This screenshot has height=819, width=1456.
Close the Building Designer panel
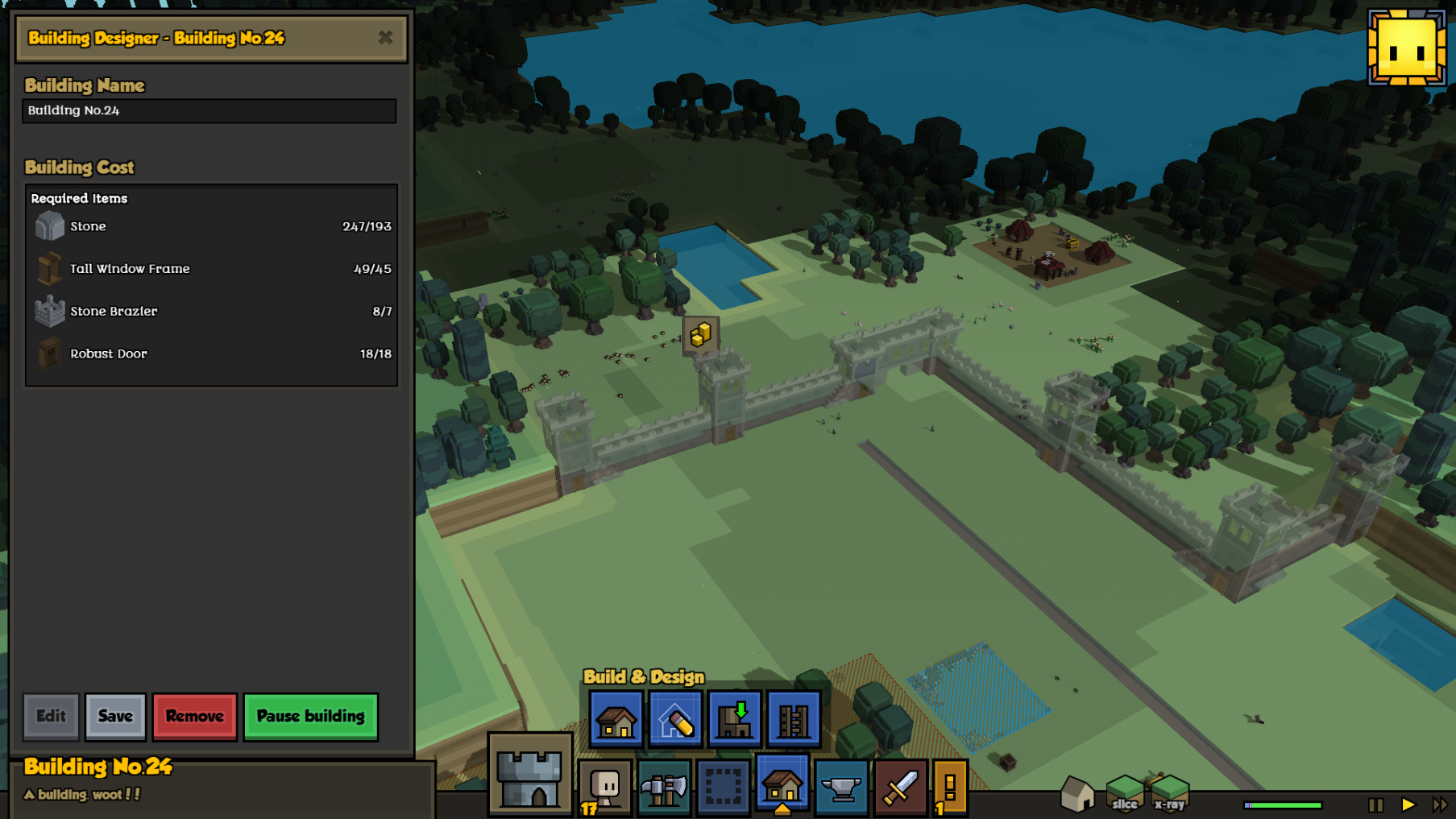(385, 38)
